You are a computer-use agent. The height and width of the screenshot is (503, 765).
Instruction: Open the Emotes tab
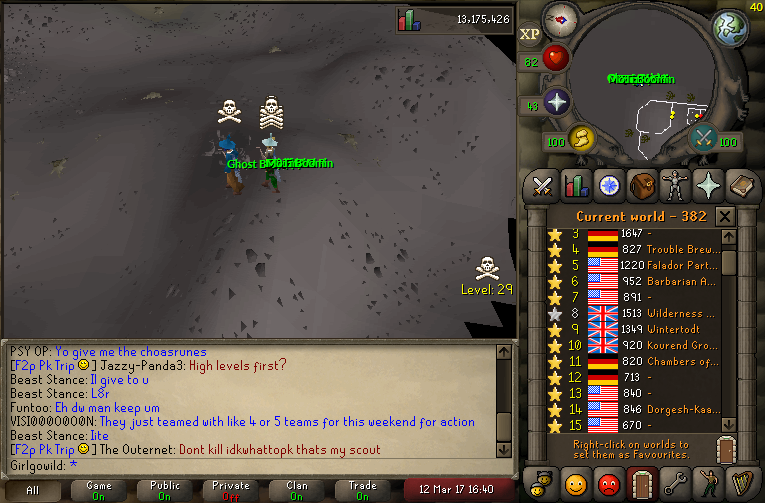[x=707, y=481]
